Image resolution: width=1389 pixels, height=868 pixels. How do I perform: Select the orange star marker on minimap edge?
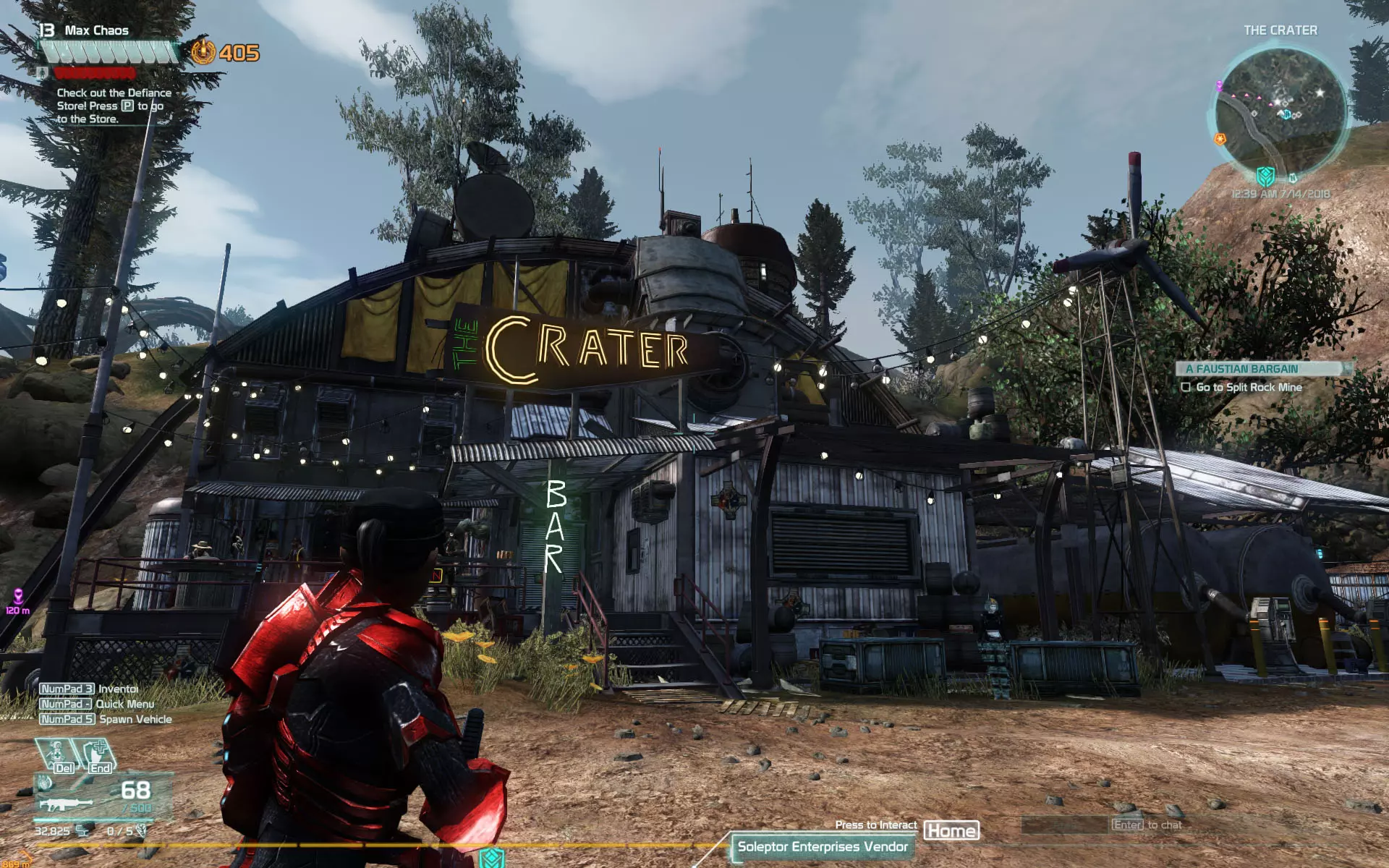(1220, 138)
